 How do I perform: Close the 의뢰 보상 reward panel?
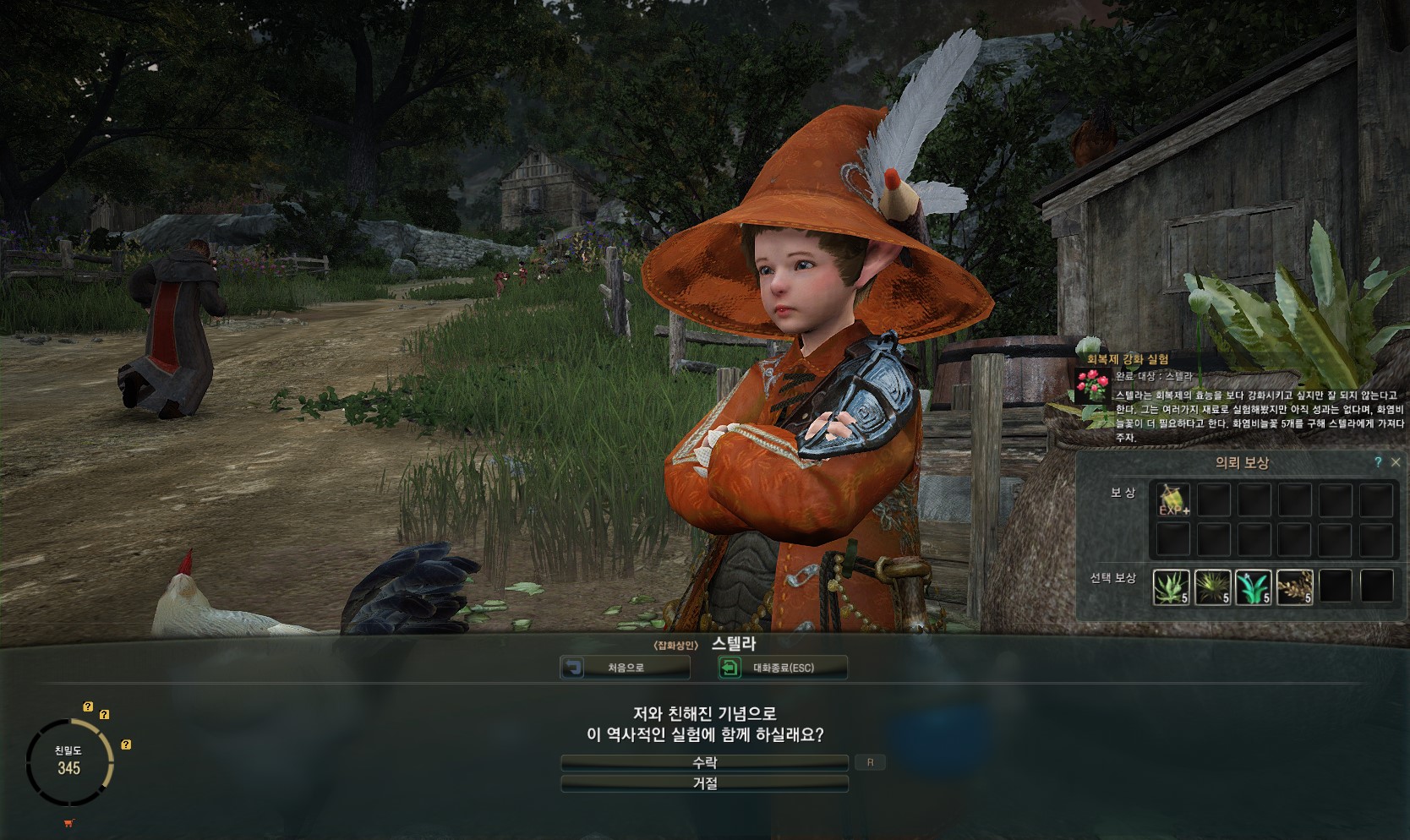[1396, 462]
